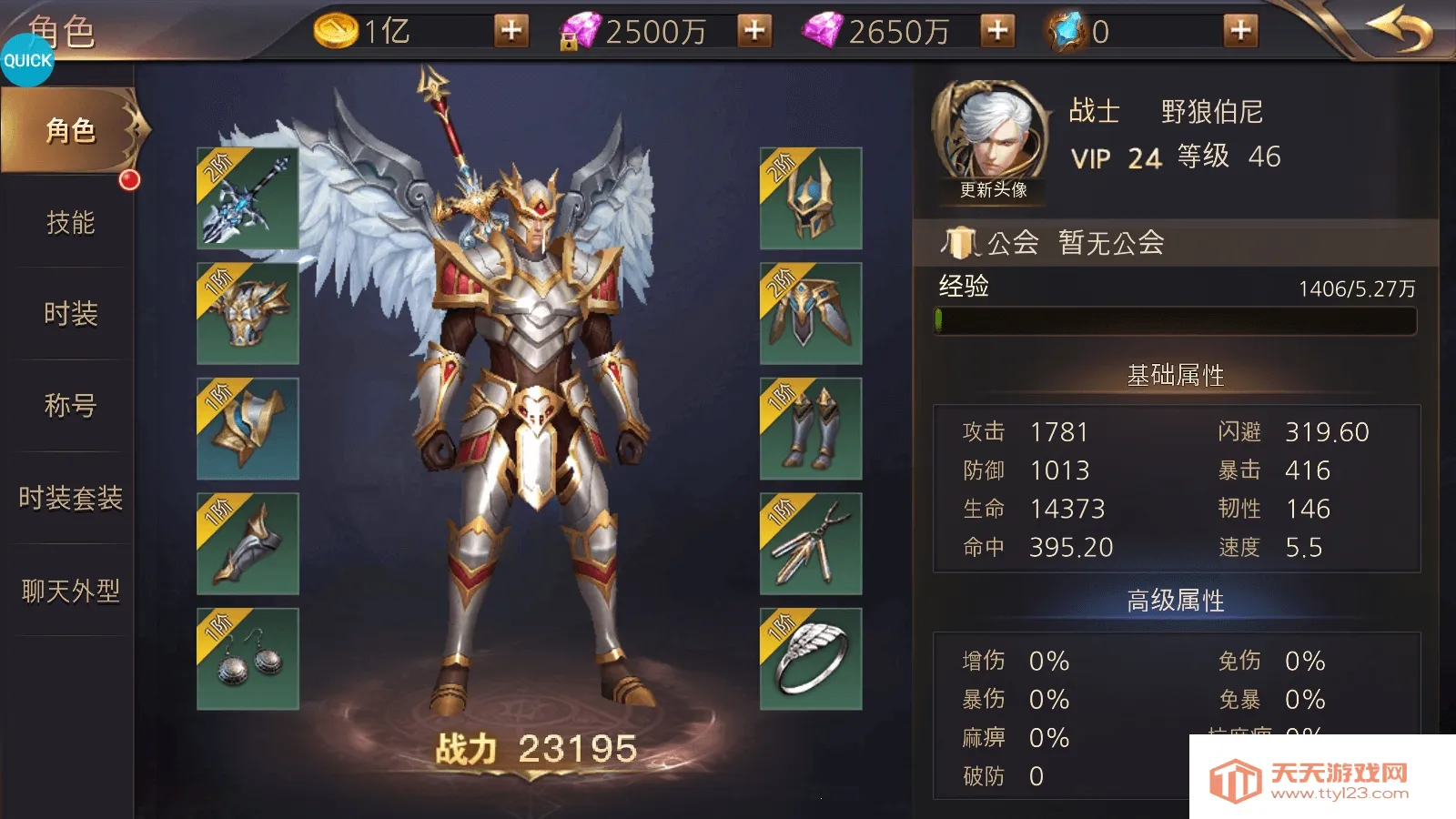Screen dimensions: 1456x819
Task: Open the shoulder armor equipment slot
Action: [246, 314]
